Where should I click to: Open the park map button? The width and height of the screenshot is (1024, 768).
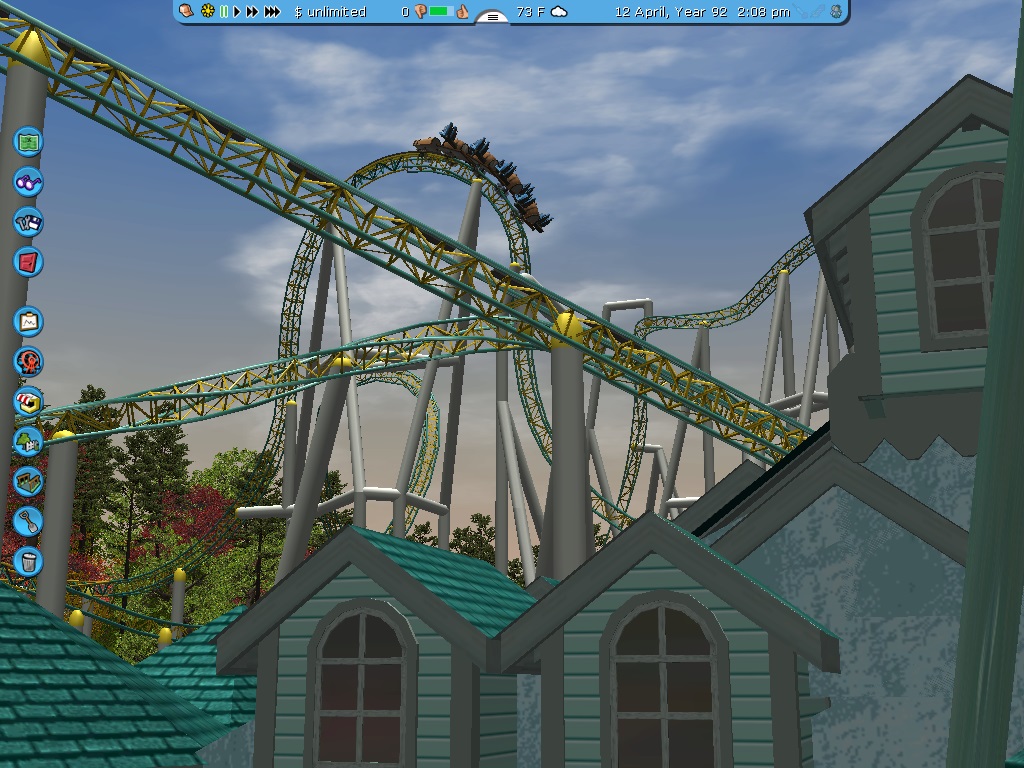(x=29, y=141)
